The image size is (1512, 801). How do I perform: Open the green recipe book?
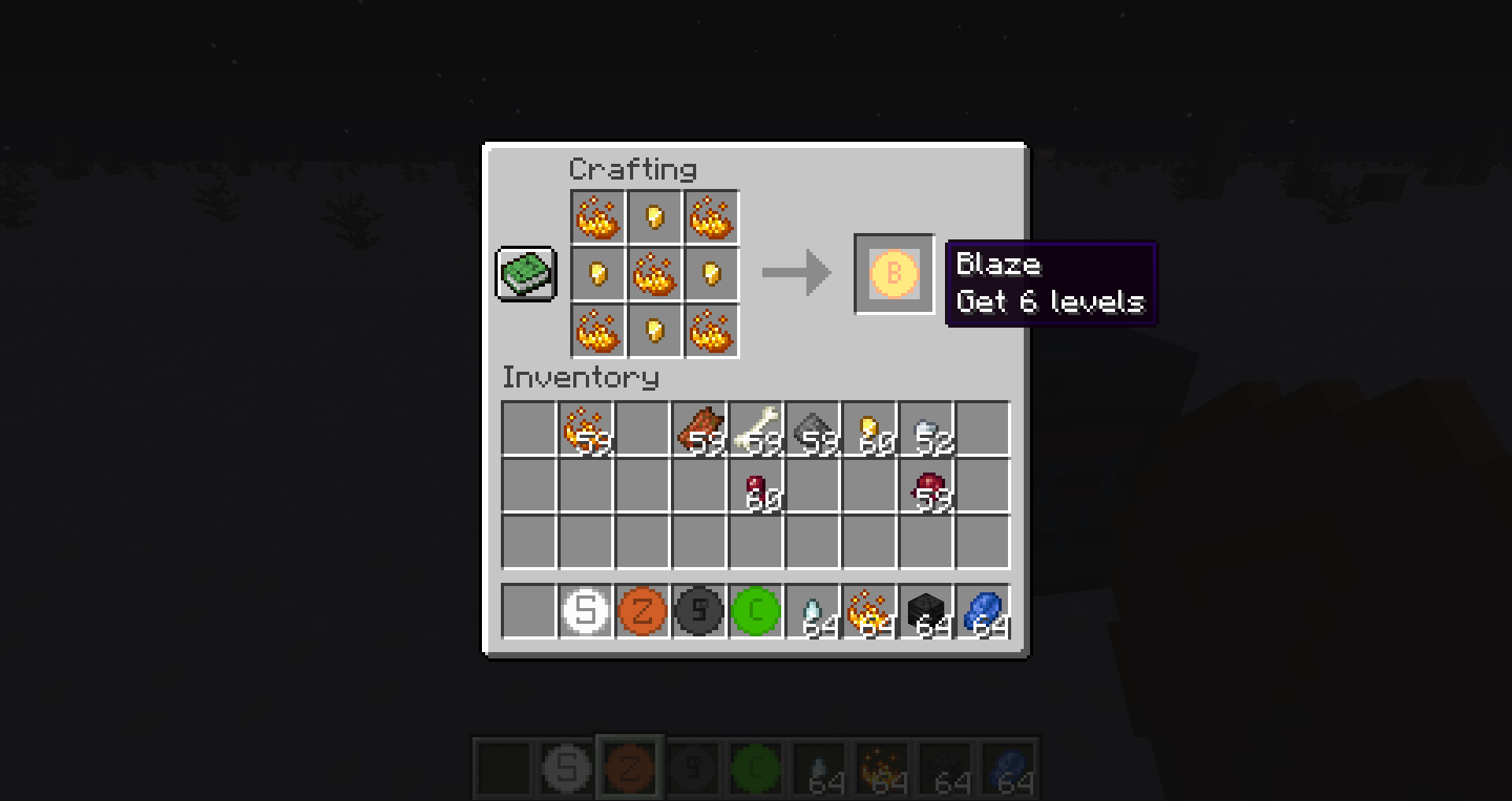point(526,275)
